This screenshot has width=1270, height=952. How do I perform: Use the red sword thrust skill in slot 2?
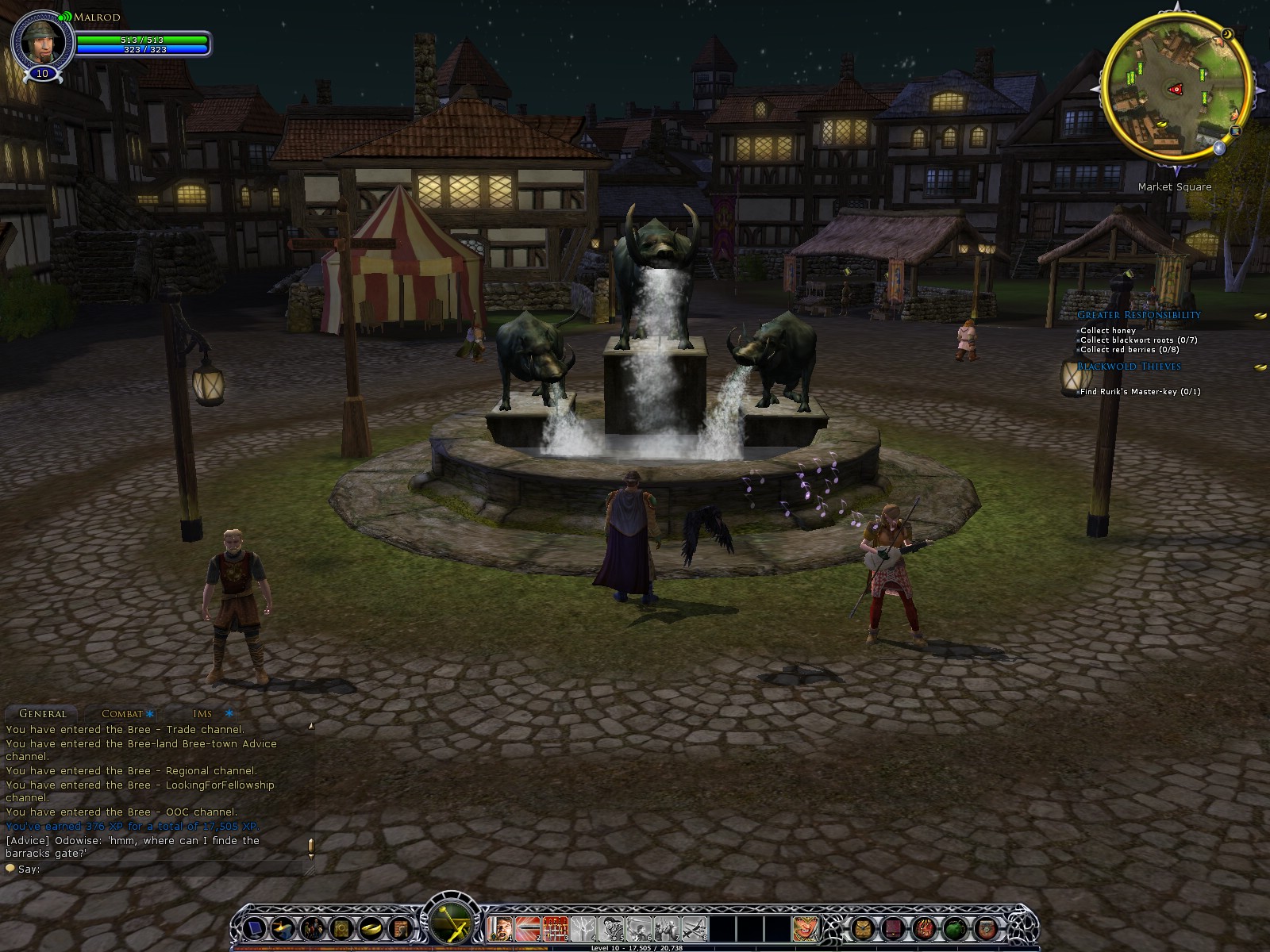(527, 927)
